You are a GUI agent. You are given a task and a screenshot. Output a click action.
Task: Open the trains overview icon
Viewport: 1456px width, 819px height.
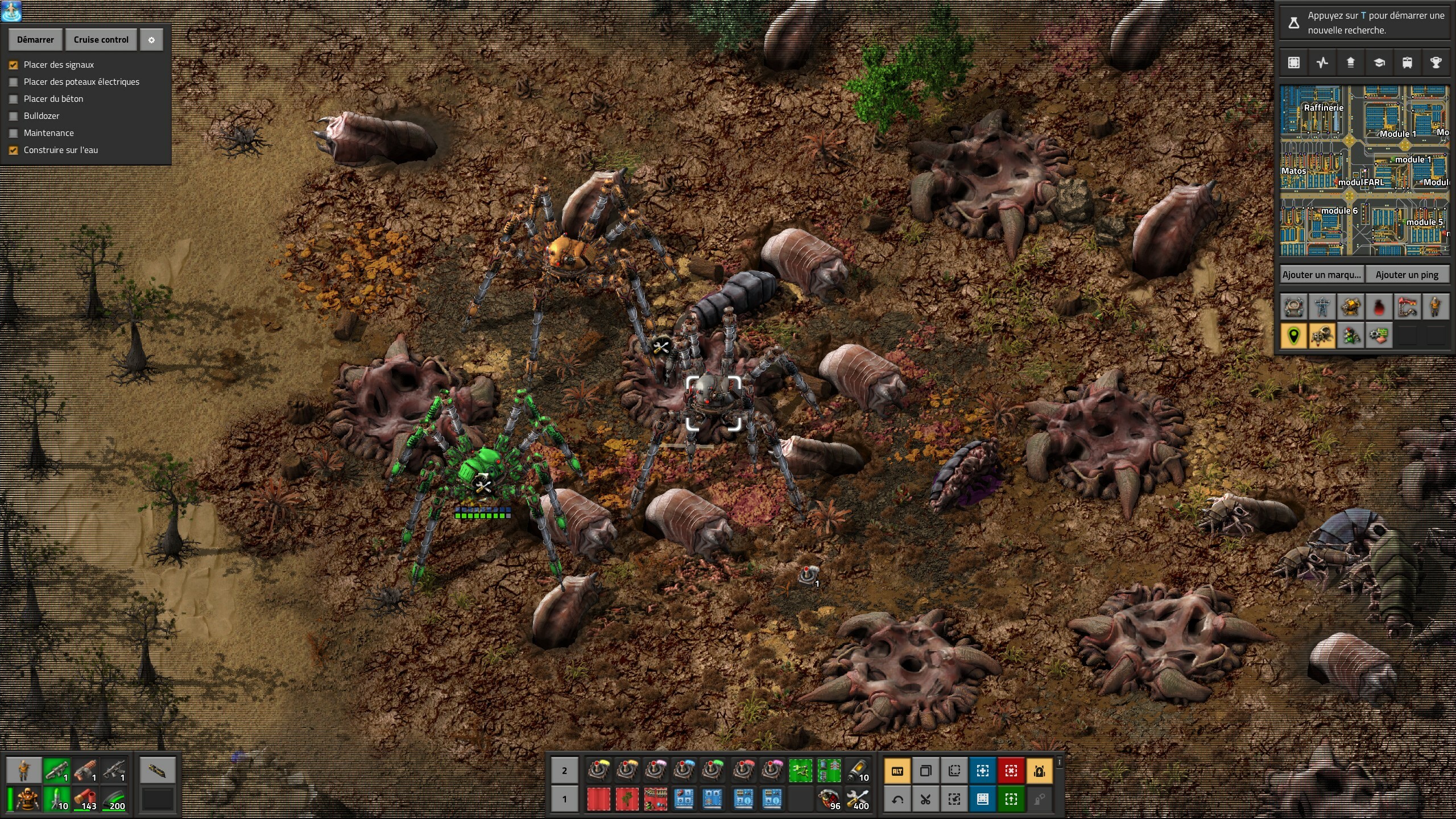click(x=1407, y=63)
